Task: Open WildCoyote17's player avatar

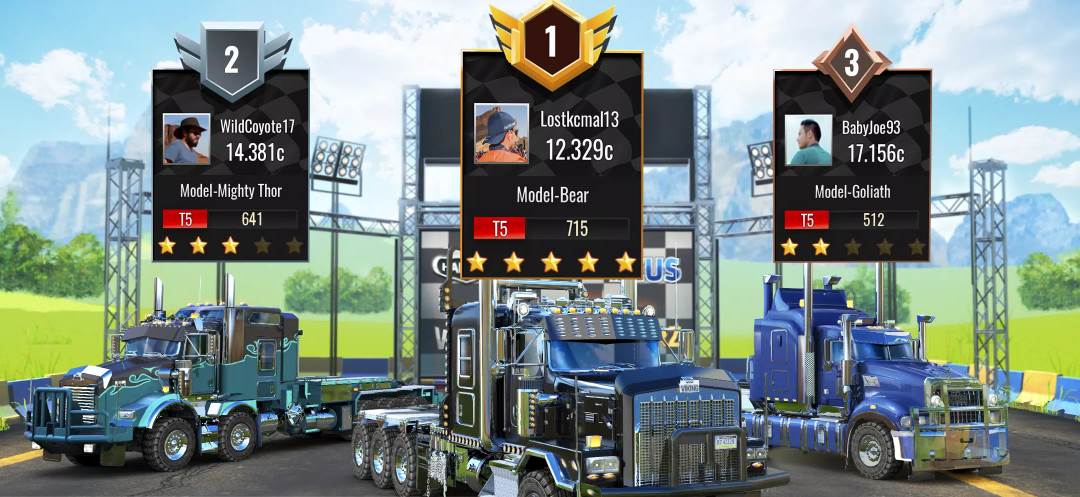Action: click(186, 139)
